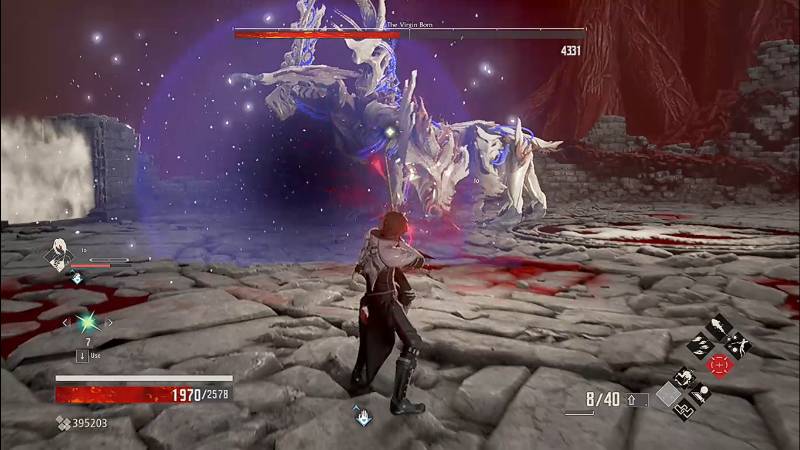
Task: Cycle quick item with the left arrow
Action: 66,322
